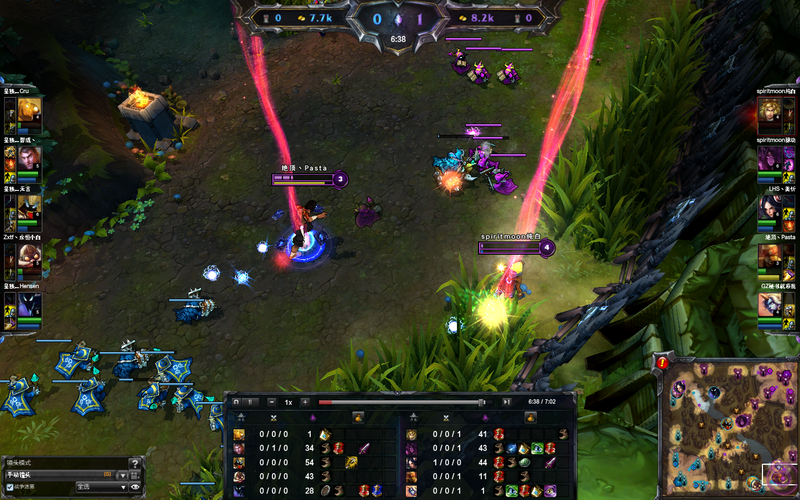This screenshot has height=500, width=800.
Task: Select the top purple-team champion portrait on right
Action: tap(769, 110)
